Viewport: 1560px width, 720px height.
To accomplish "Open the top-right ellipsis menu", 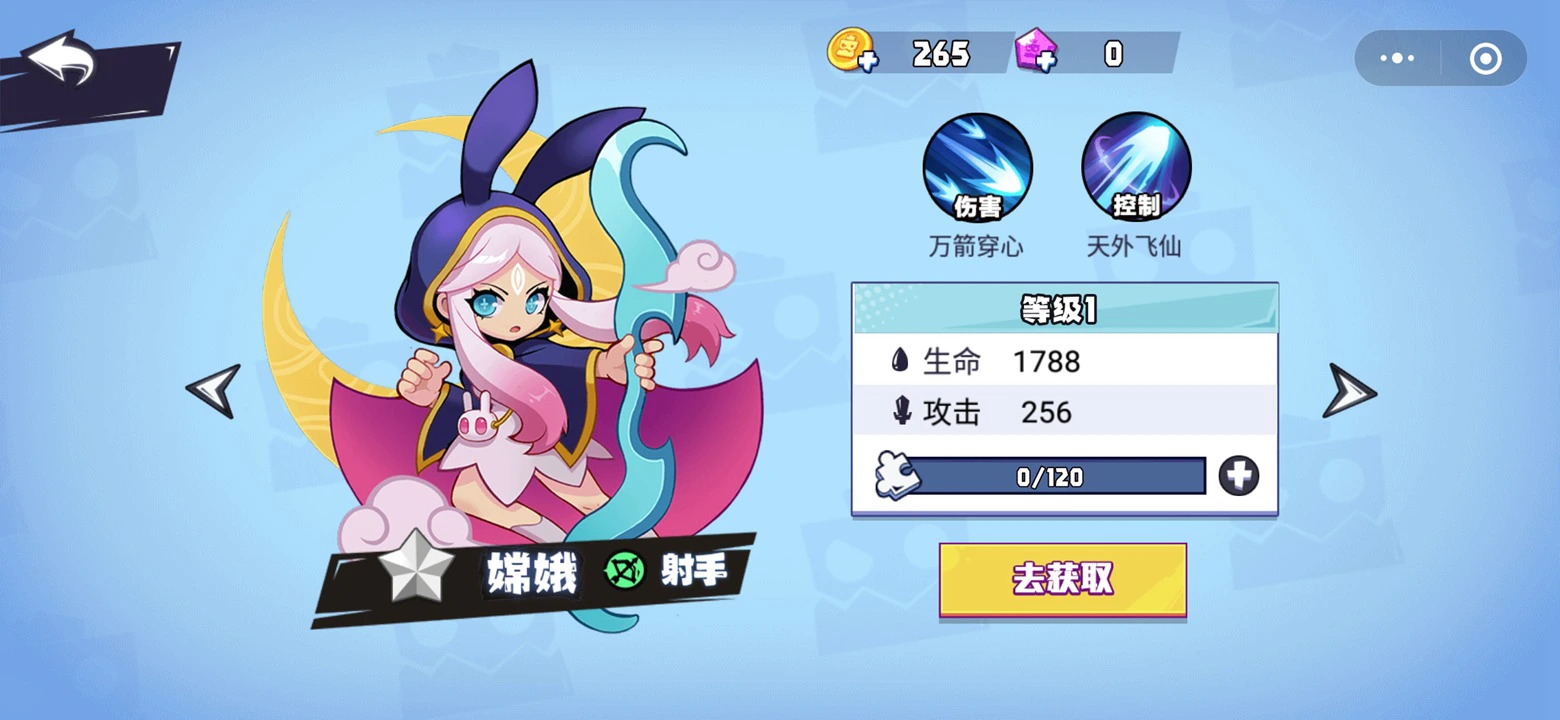I will (1396, 57).
